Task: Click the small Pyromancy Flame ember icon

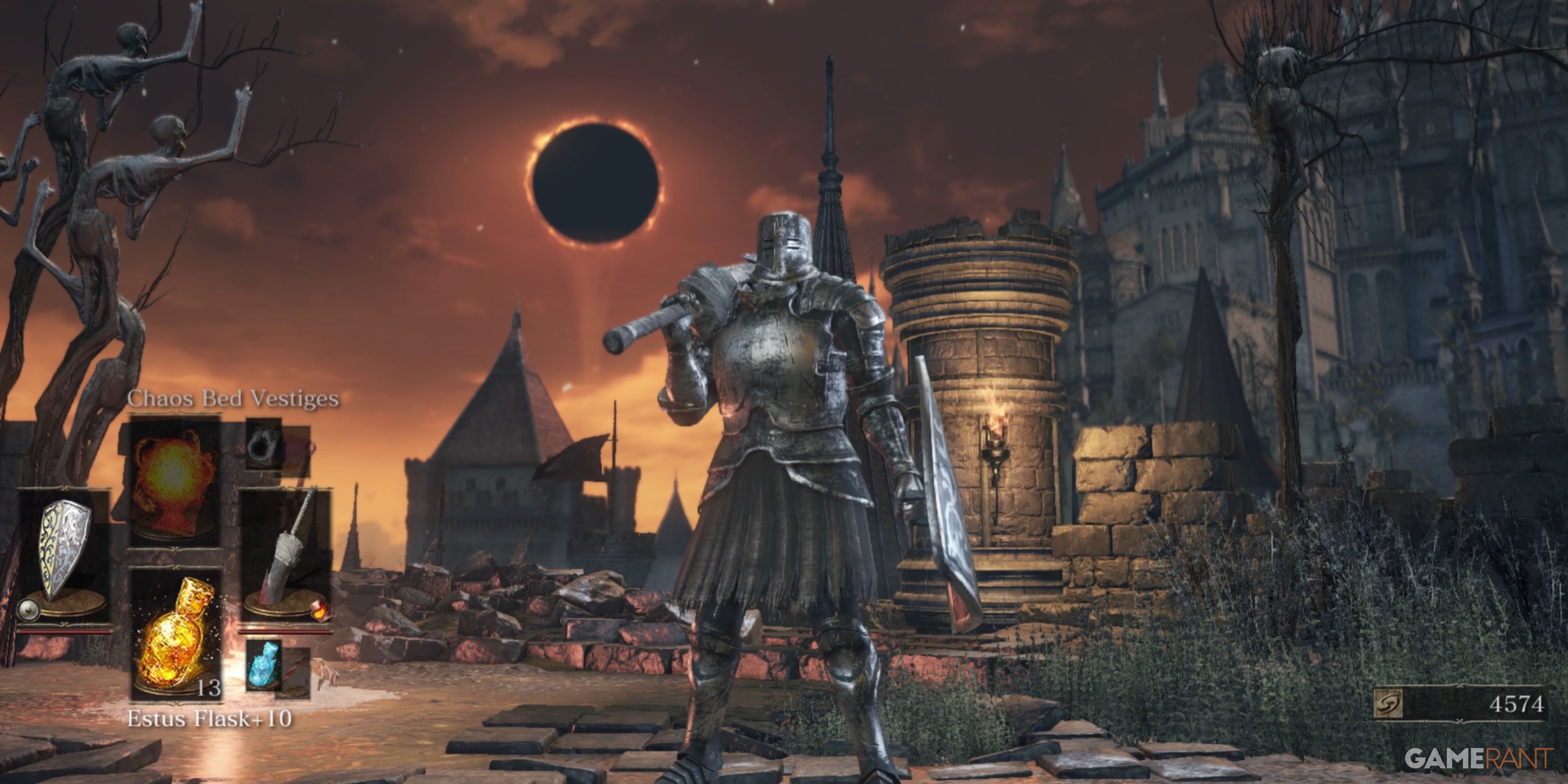Action: [x=321, y=611]
